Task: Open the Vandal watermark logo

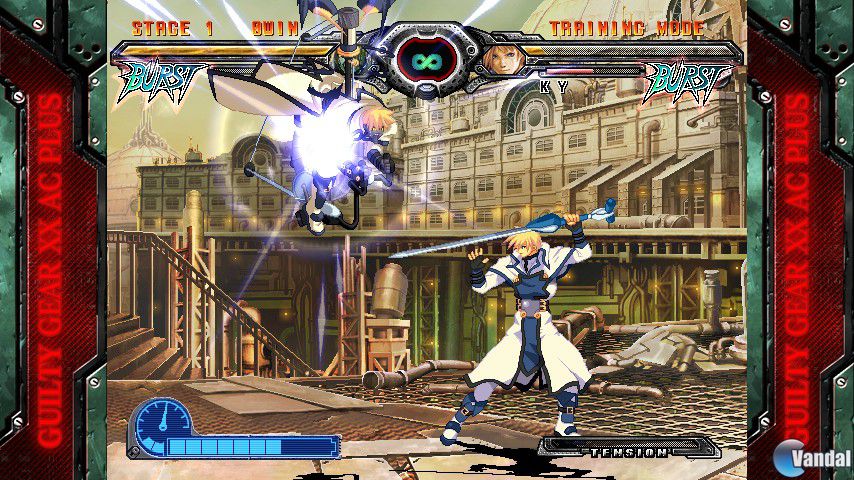Action: [x=809, y=457]
